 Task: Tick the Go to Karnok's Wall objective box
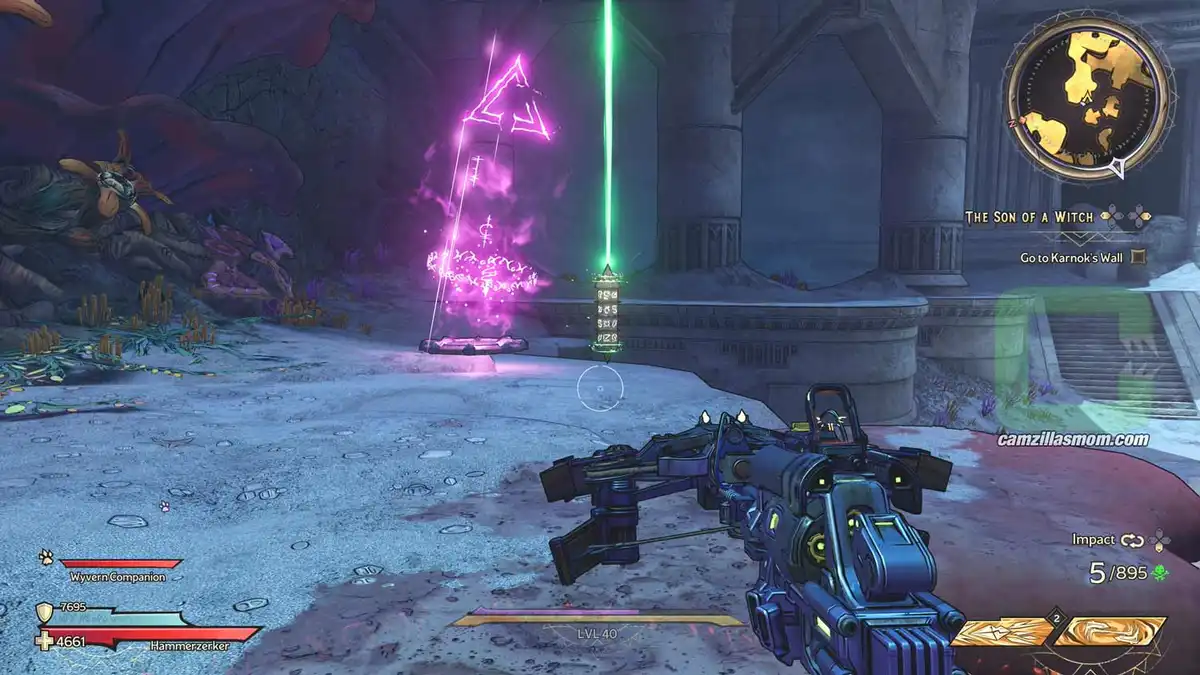tap(1137, 257)
